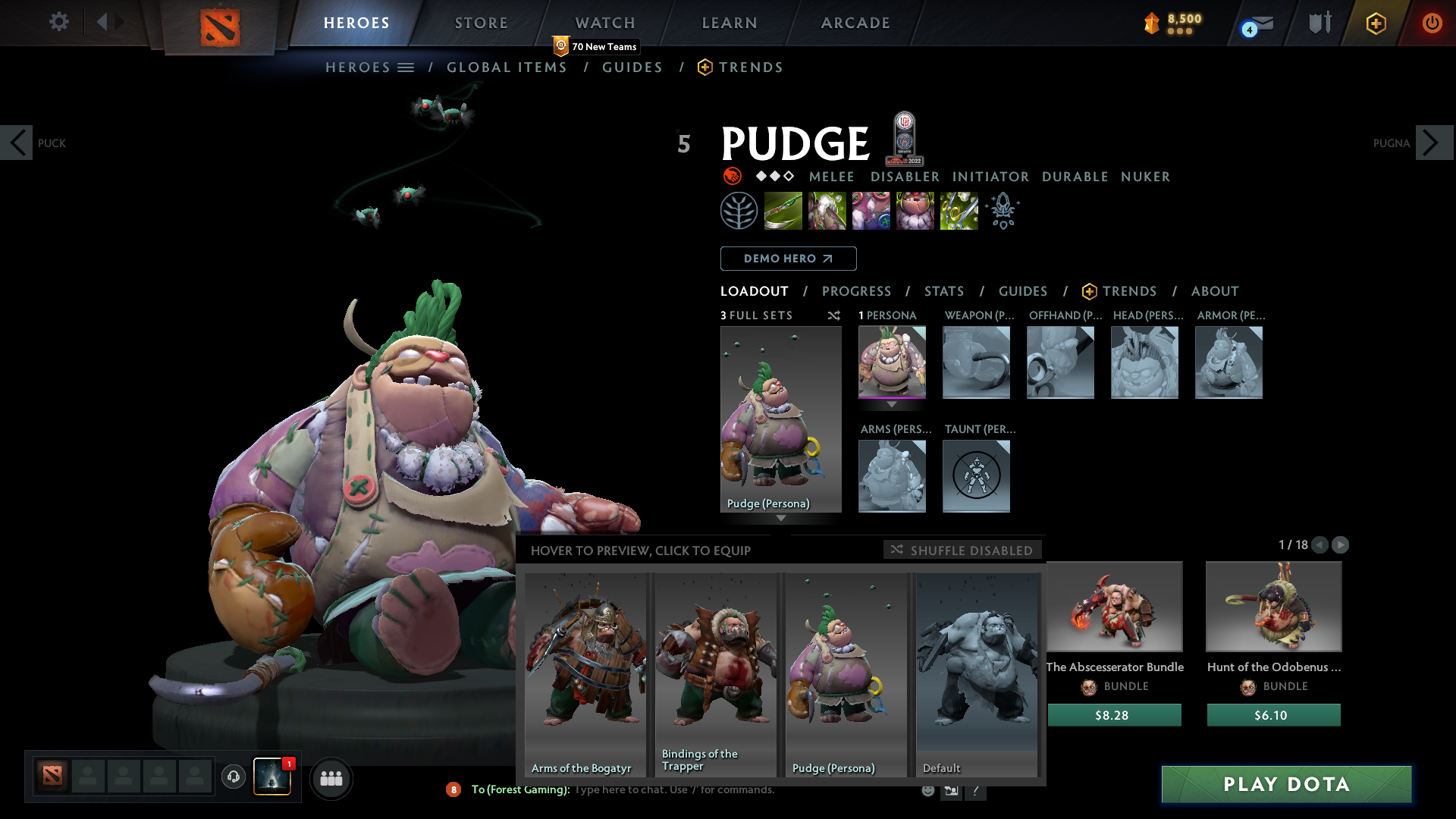Toggle the Shuffle Disabled button

pyautogui.click(x=962, y=550)
